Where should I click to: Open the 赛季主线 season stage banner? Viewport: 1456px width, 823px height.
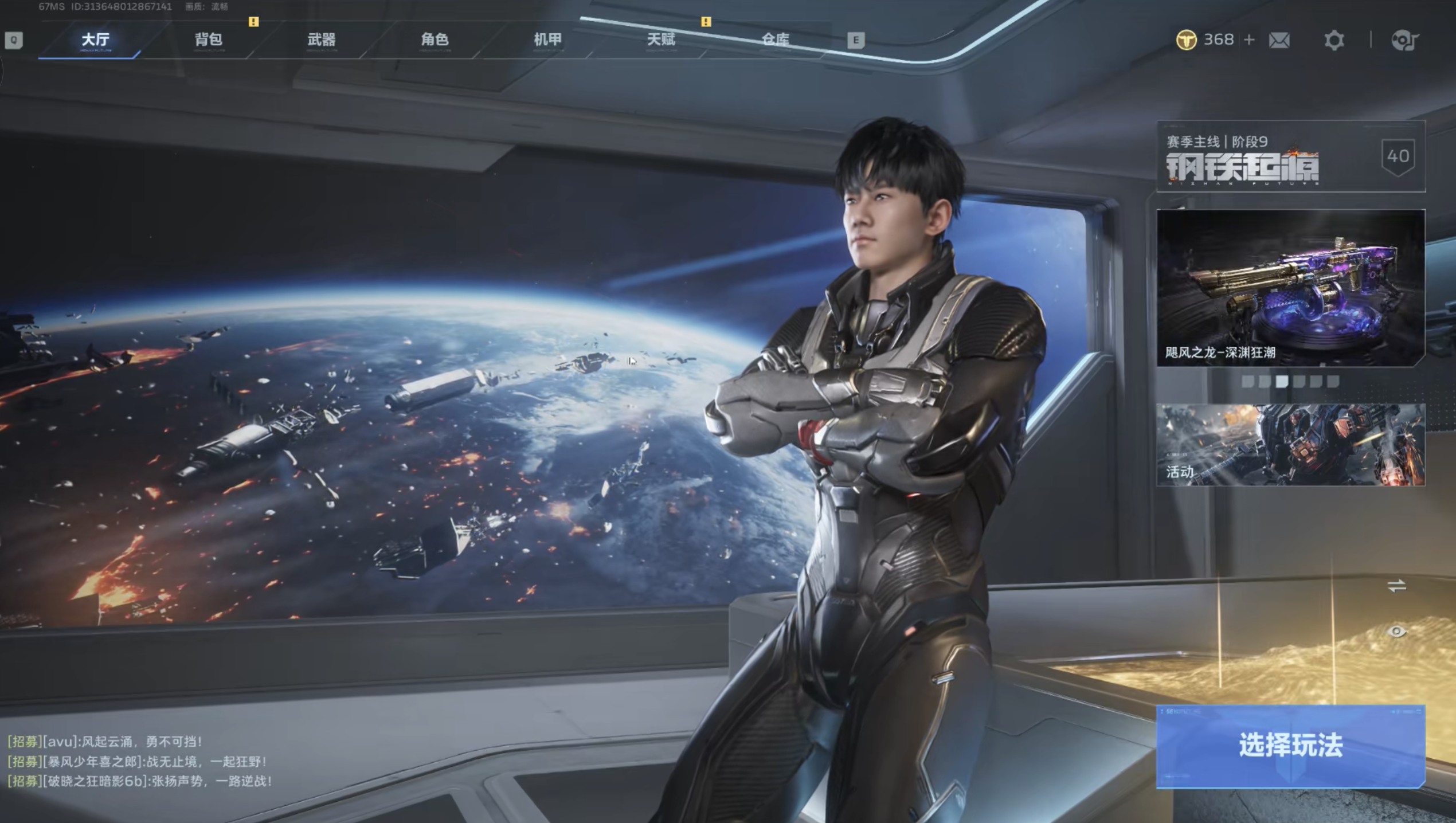1290,156
